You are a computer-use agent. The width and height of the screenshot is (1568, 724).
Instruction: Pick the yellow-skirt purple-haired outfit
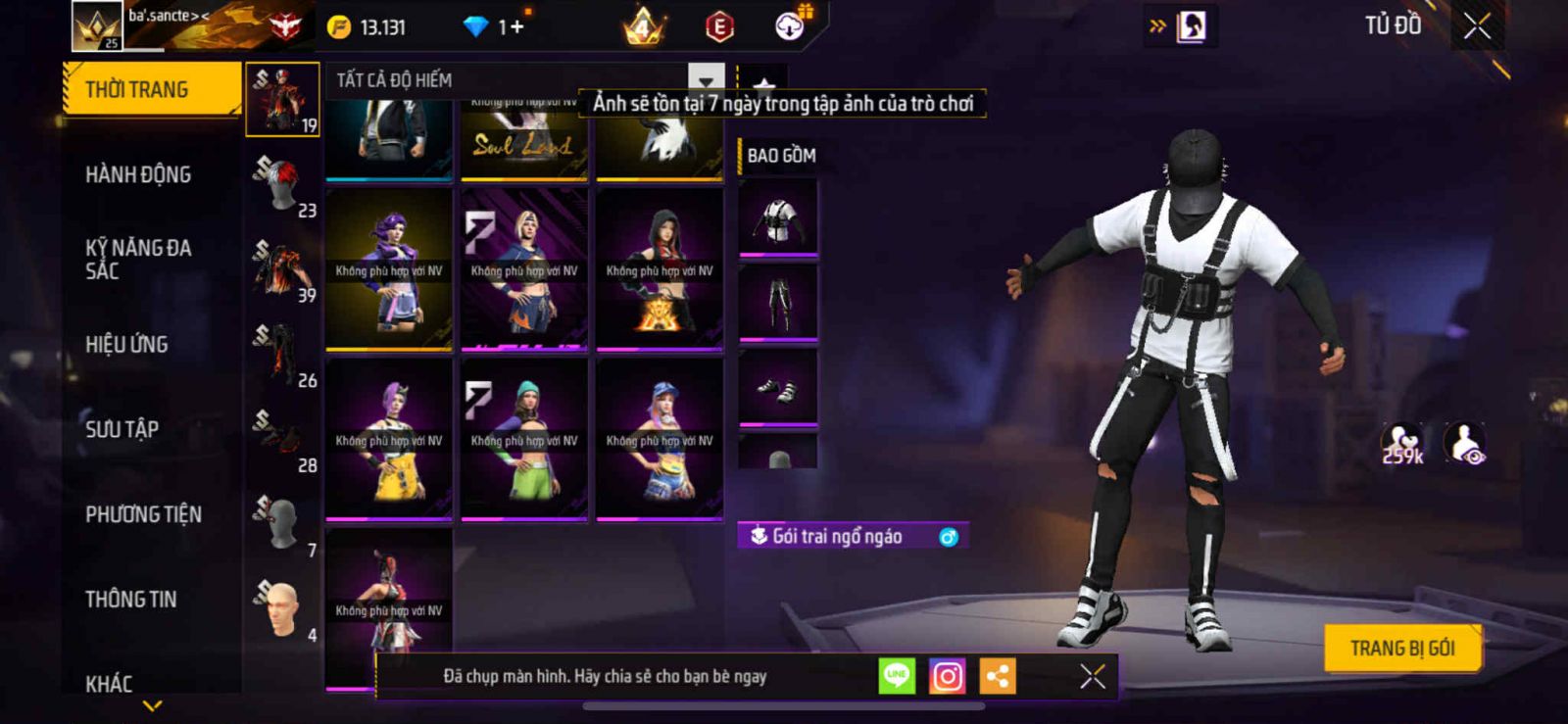coord(389,440)
